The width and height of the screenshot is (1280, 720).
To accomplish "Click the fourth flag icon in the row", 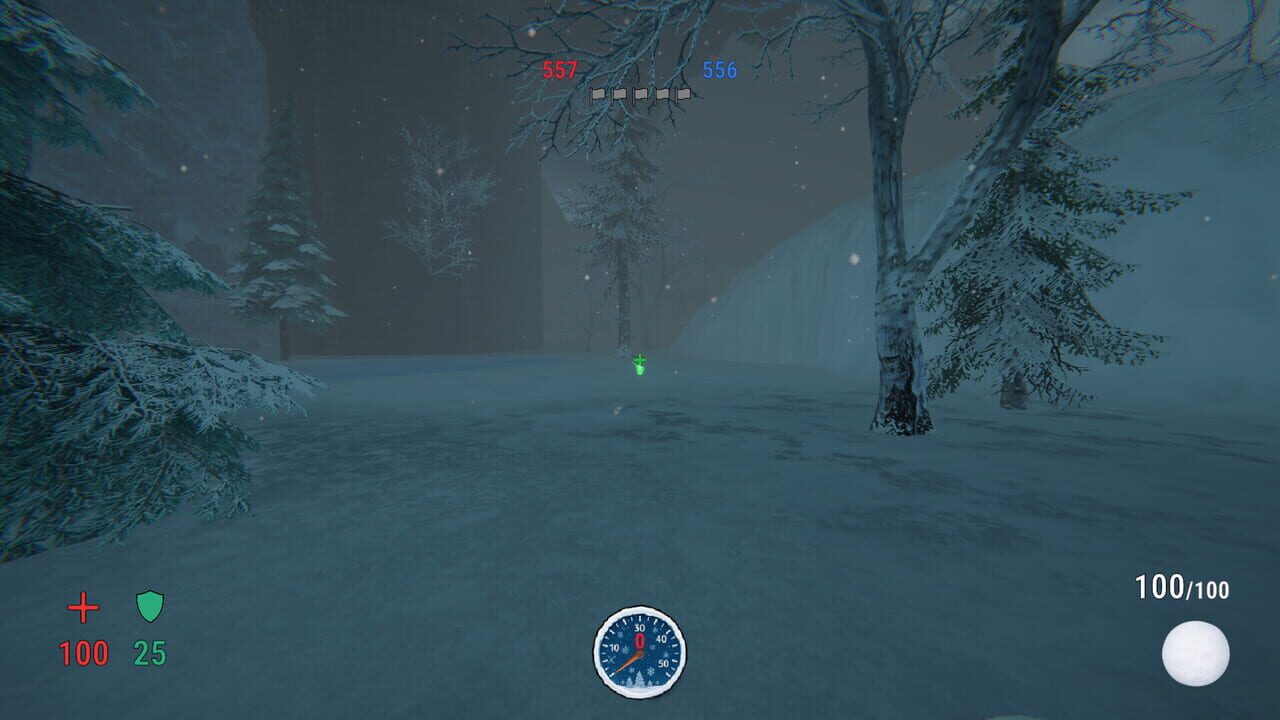I will pyautogui.click(x=662, y=94).
